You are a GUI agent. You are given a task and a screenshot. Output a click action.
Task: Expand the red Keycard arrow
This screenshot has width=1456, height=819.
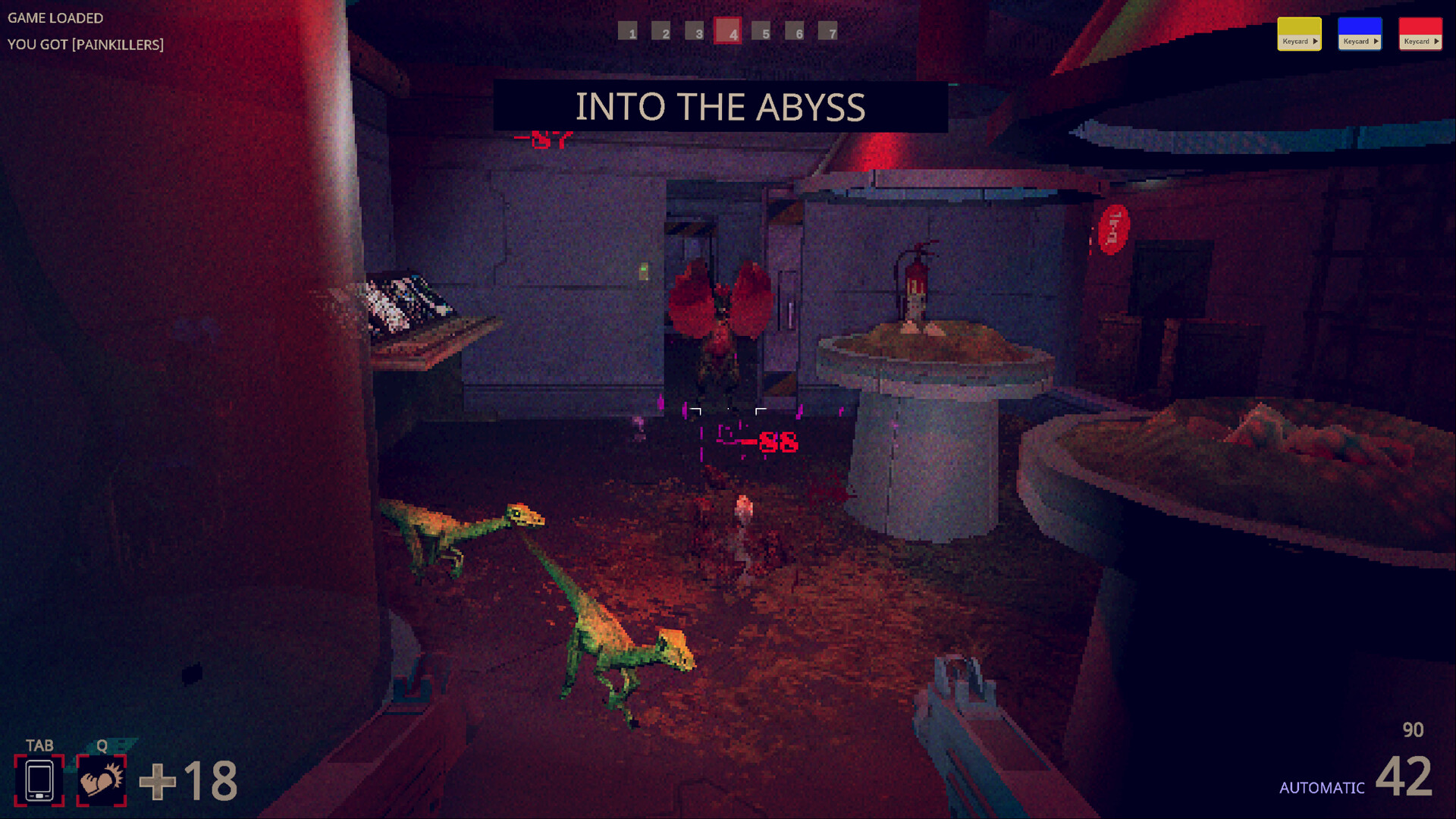[1436, 42]
